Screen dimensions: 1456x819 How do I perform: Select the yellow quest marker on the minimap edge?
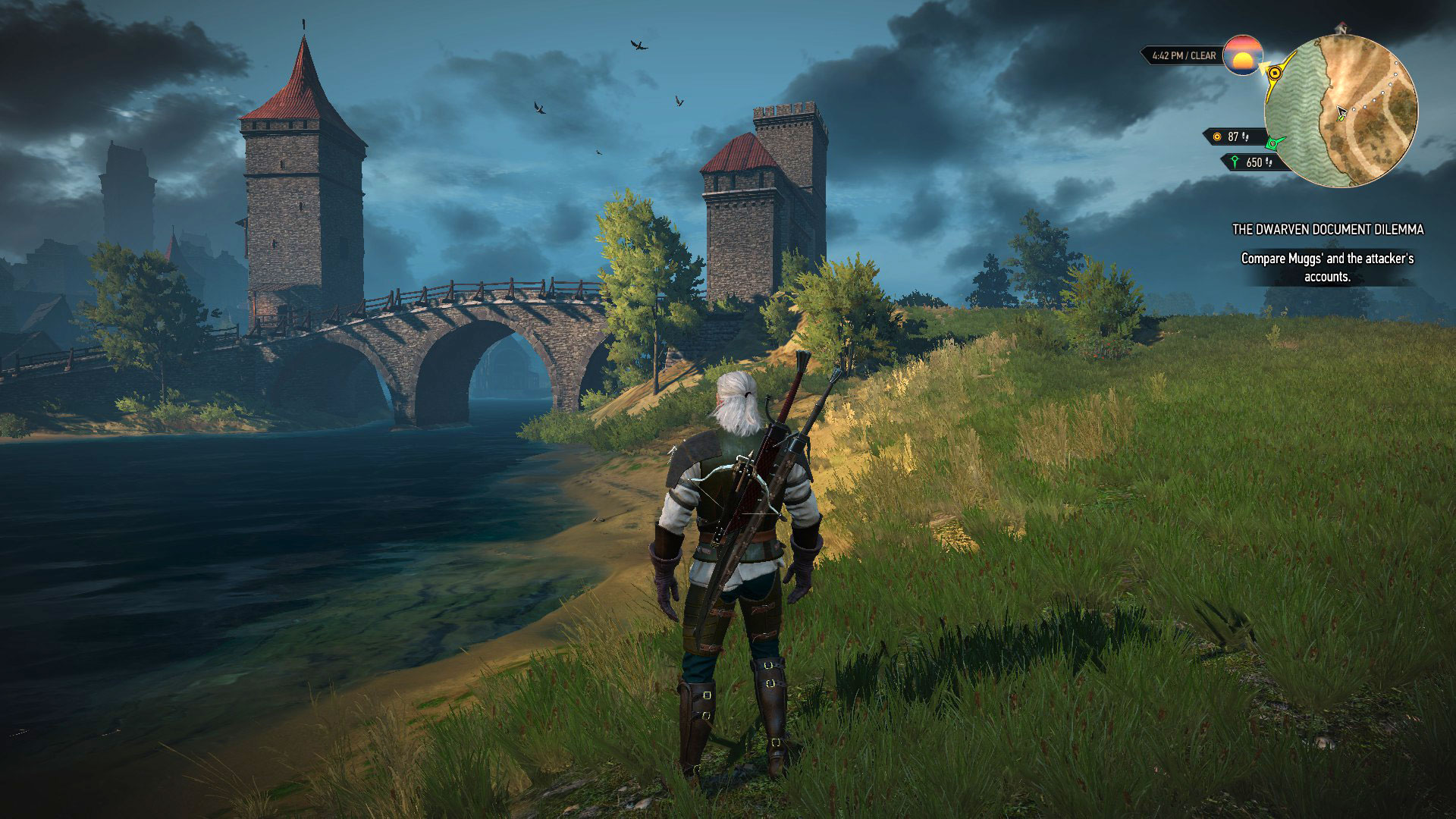tap(1275, 72)
